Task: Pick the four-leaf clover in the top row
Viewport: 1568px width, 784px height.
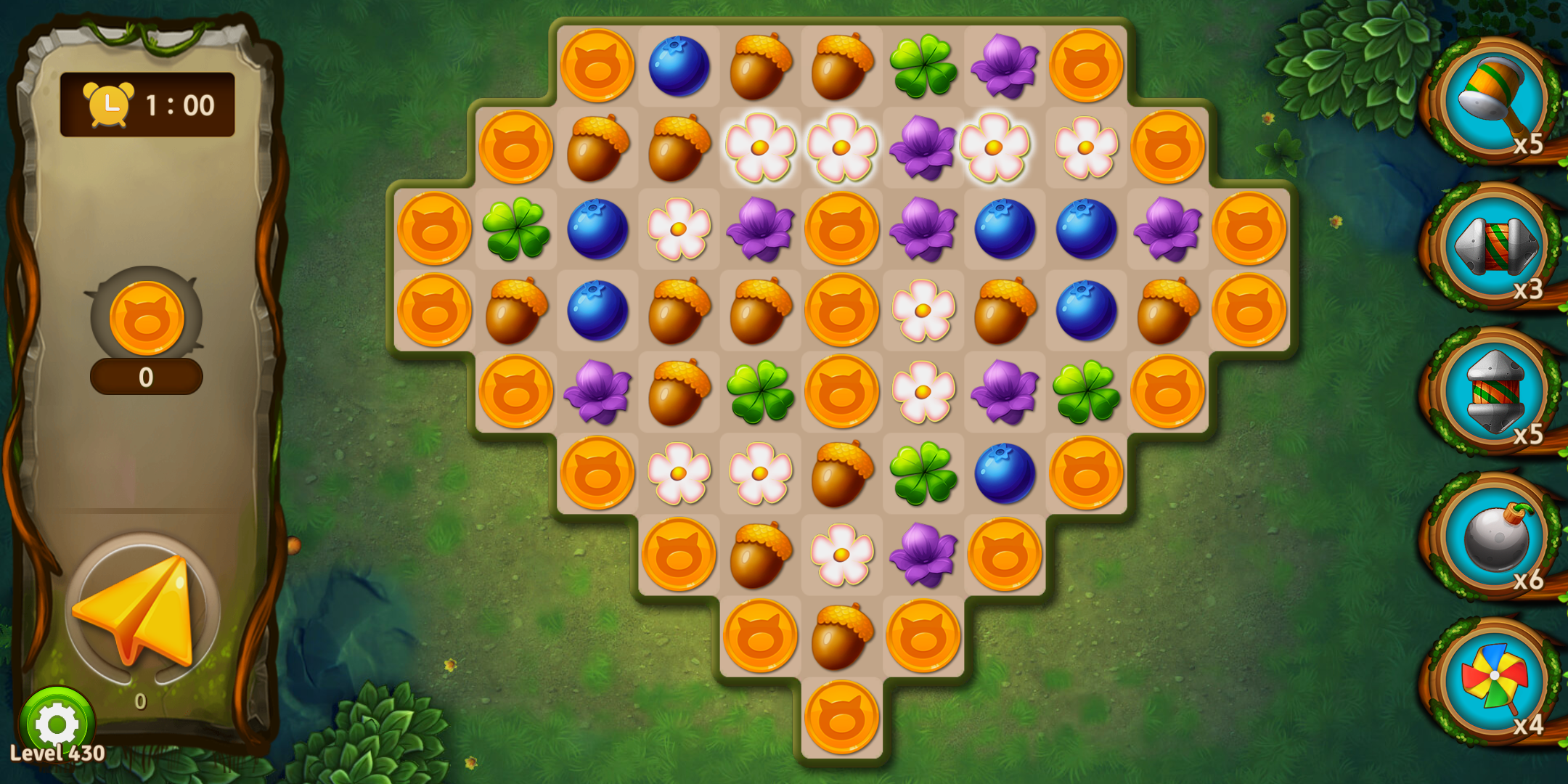Action: pyautogui.click(x=923, y=66)
